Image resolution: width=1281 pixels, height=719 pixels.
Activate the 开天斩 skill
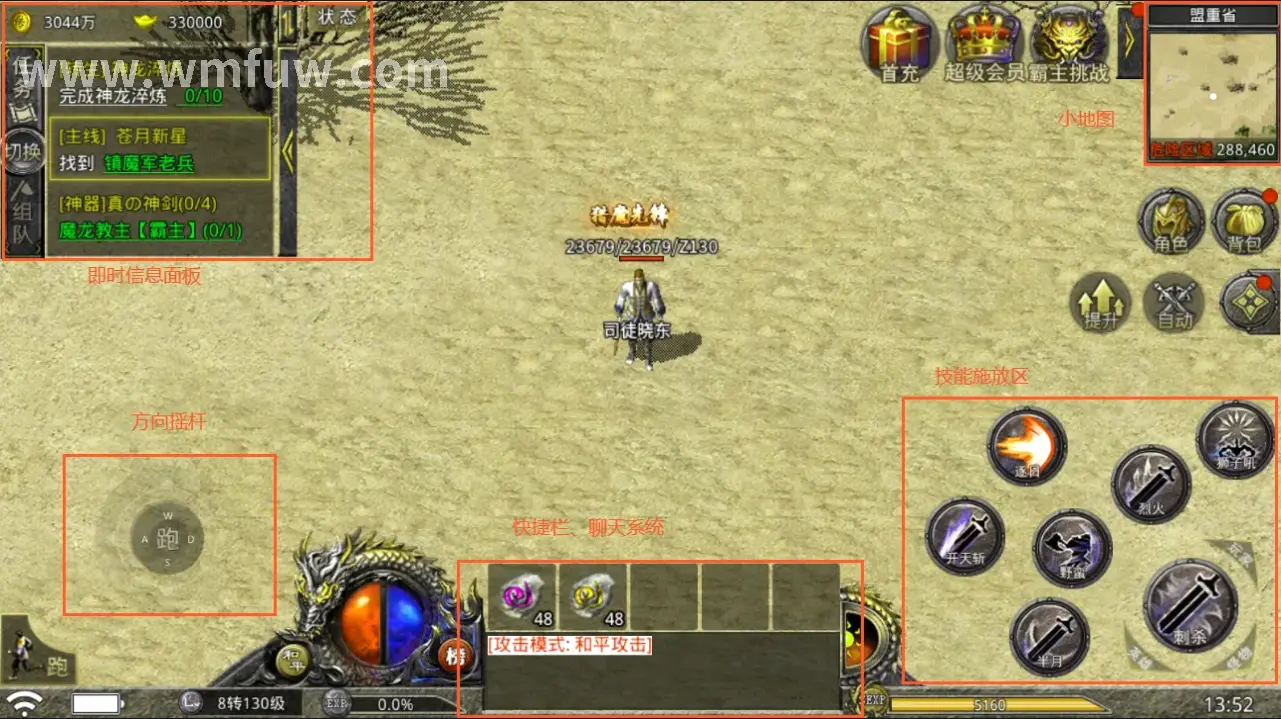click(x=965, y=537)
